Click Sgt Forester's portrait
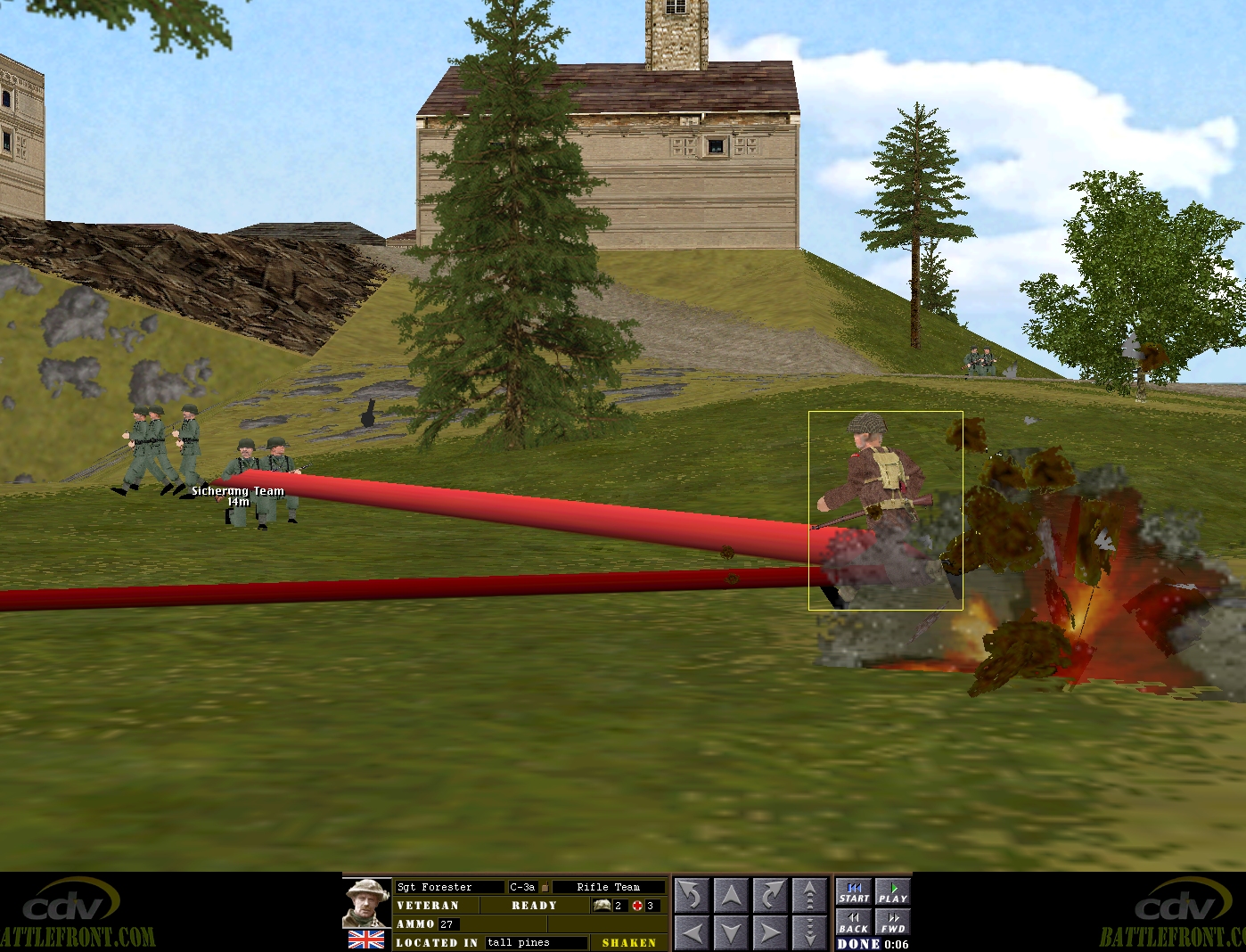Viewport: 1246px width, 952px height. pos(367,904)
